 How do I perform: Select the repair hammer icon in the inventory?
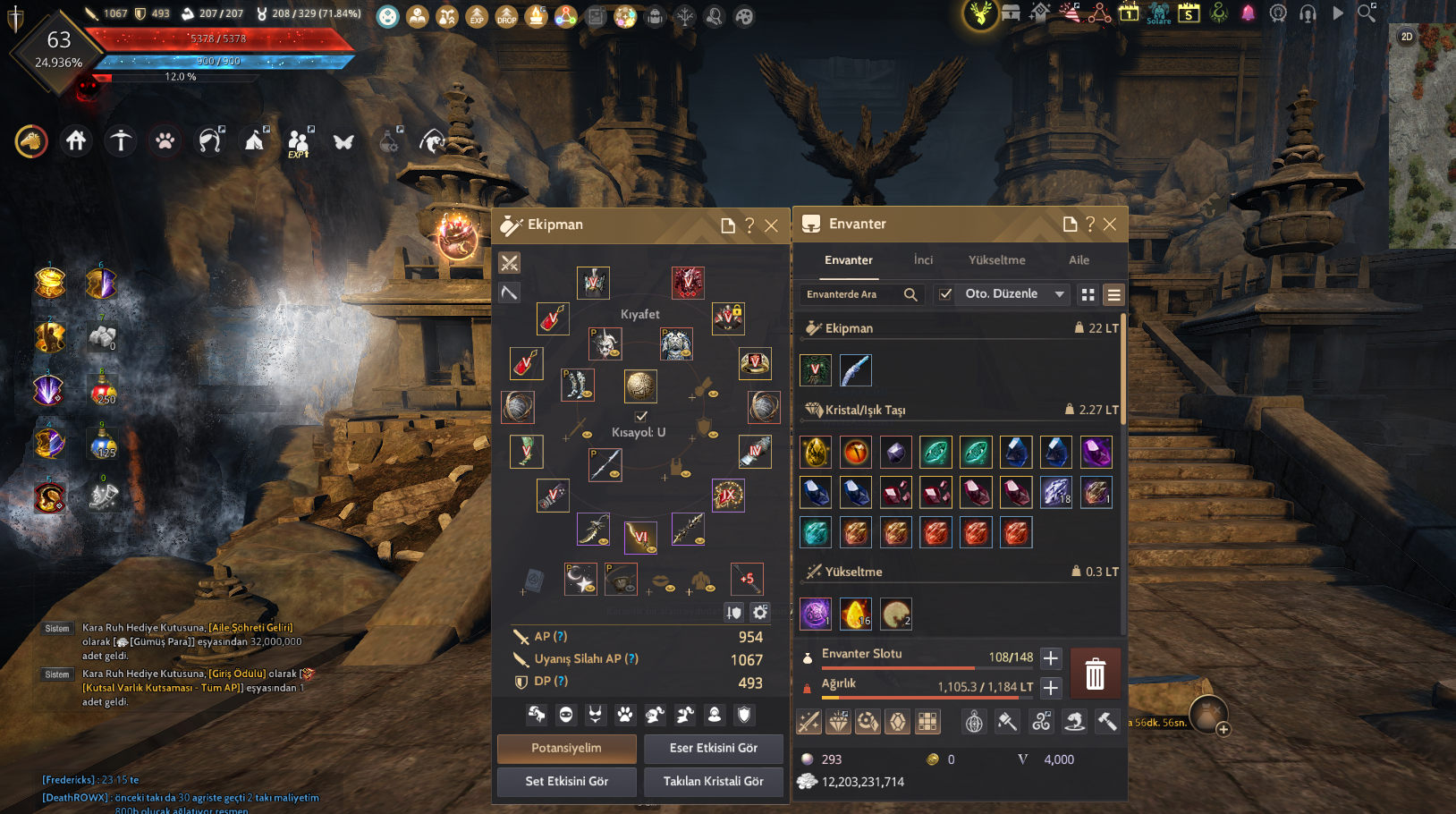[x=1109, y=721]
